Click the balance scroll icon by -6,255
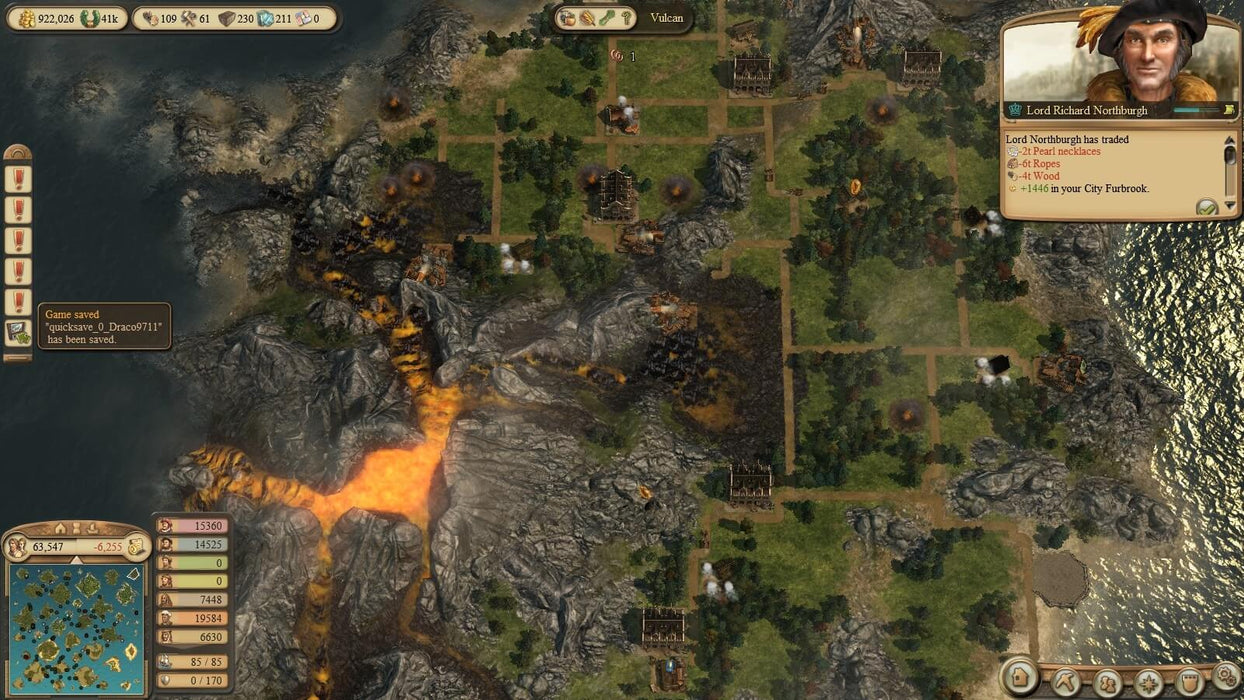This screenshot has height=700, width=1244. pyautogui.click(x=136, y=547)
